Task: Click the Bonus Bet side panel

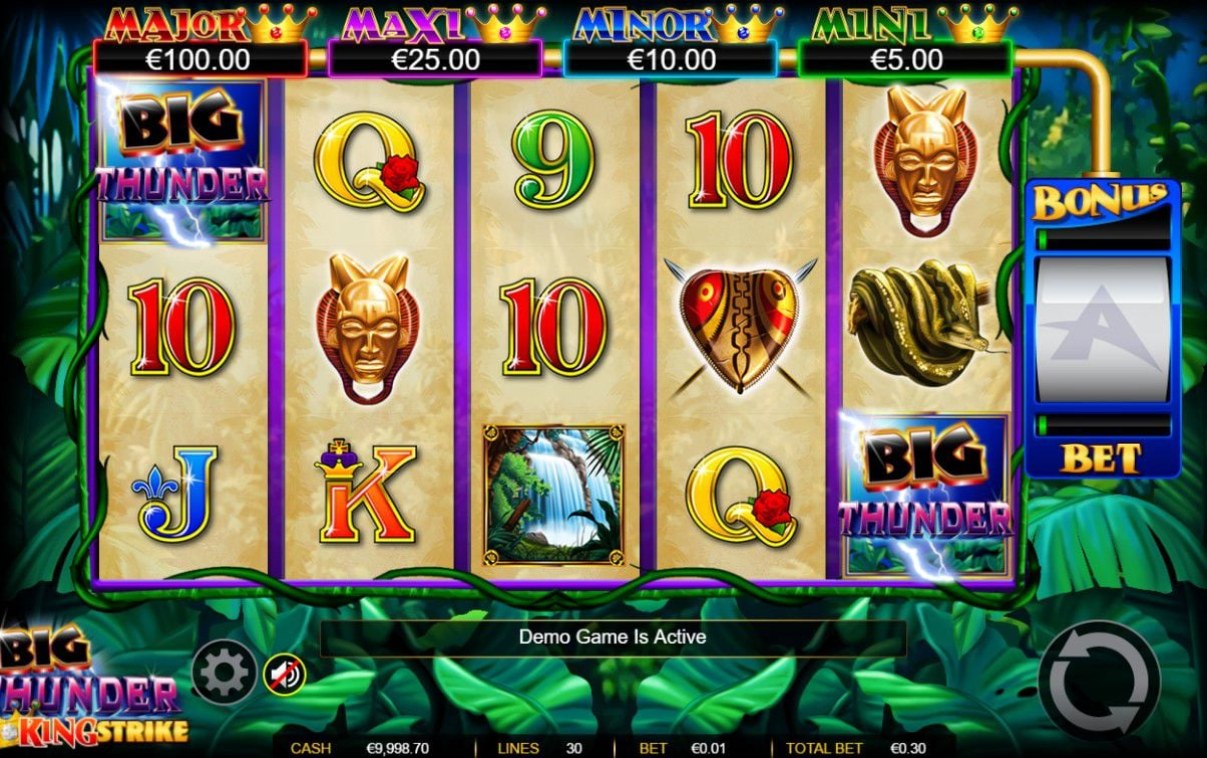Action: pyautogui.click(x=1102, y=330)
